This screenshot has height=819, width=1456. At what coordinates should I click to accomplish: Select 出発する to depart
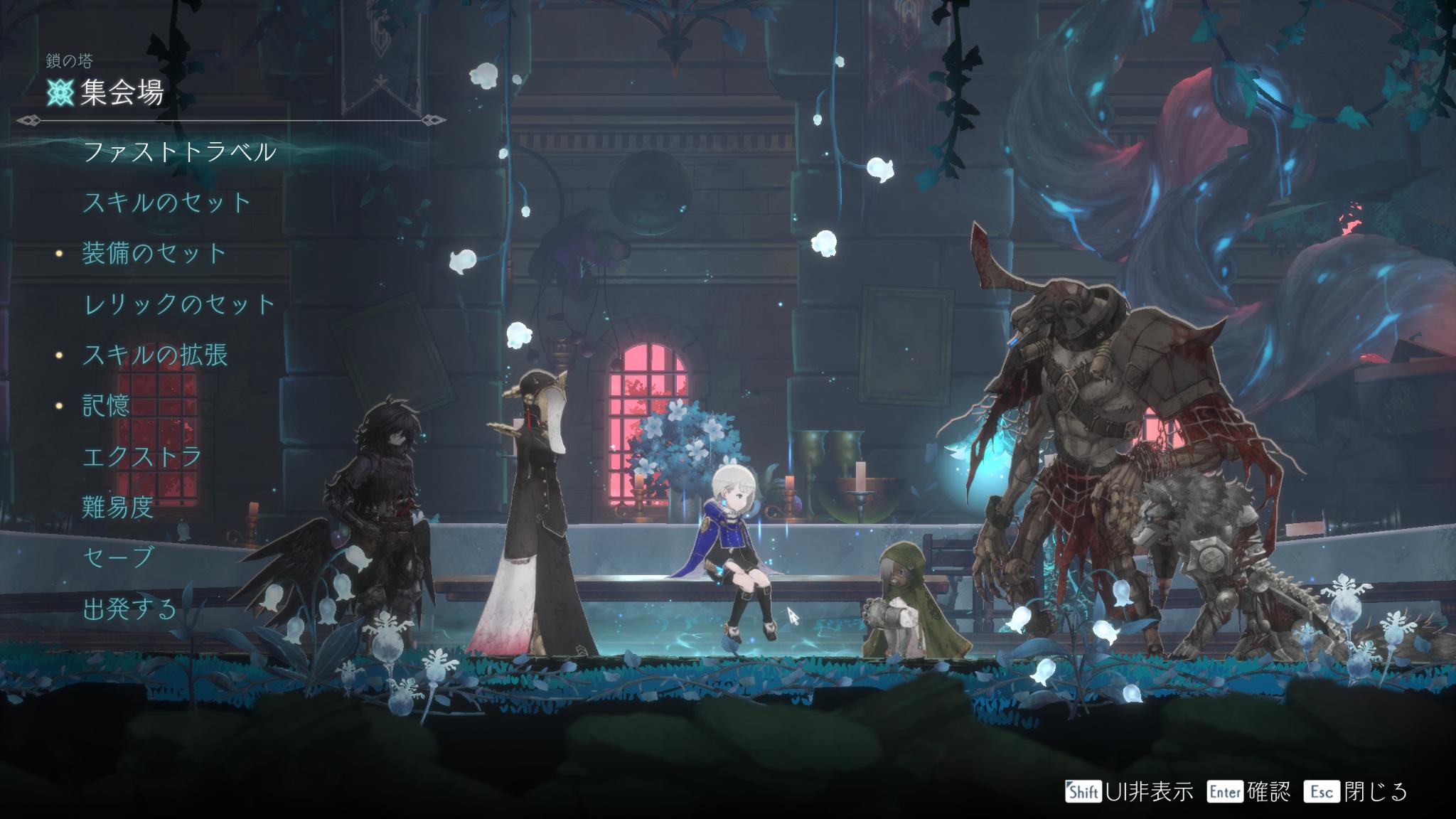pos(129,609)
